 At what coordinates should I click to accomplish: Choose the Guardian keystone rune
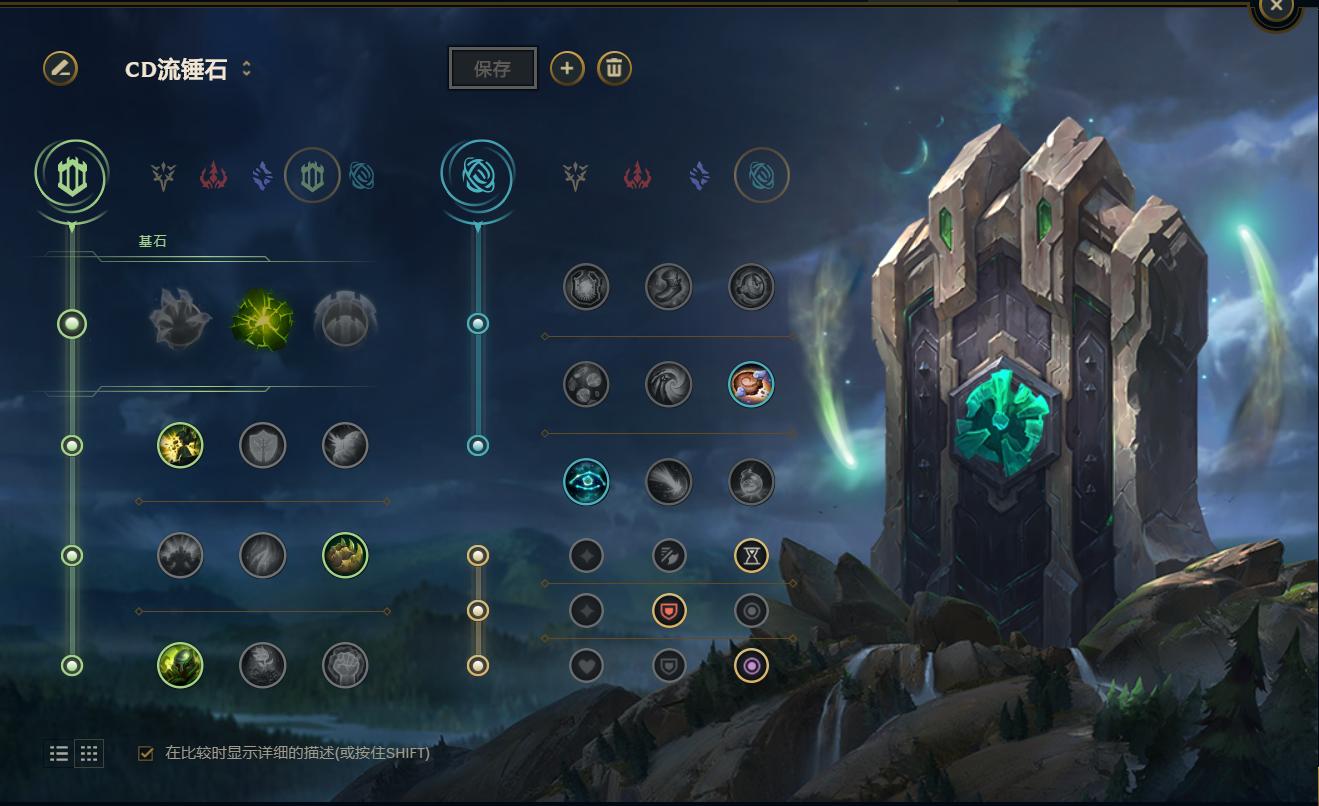[345, 322]
